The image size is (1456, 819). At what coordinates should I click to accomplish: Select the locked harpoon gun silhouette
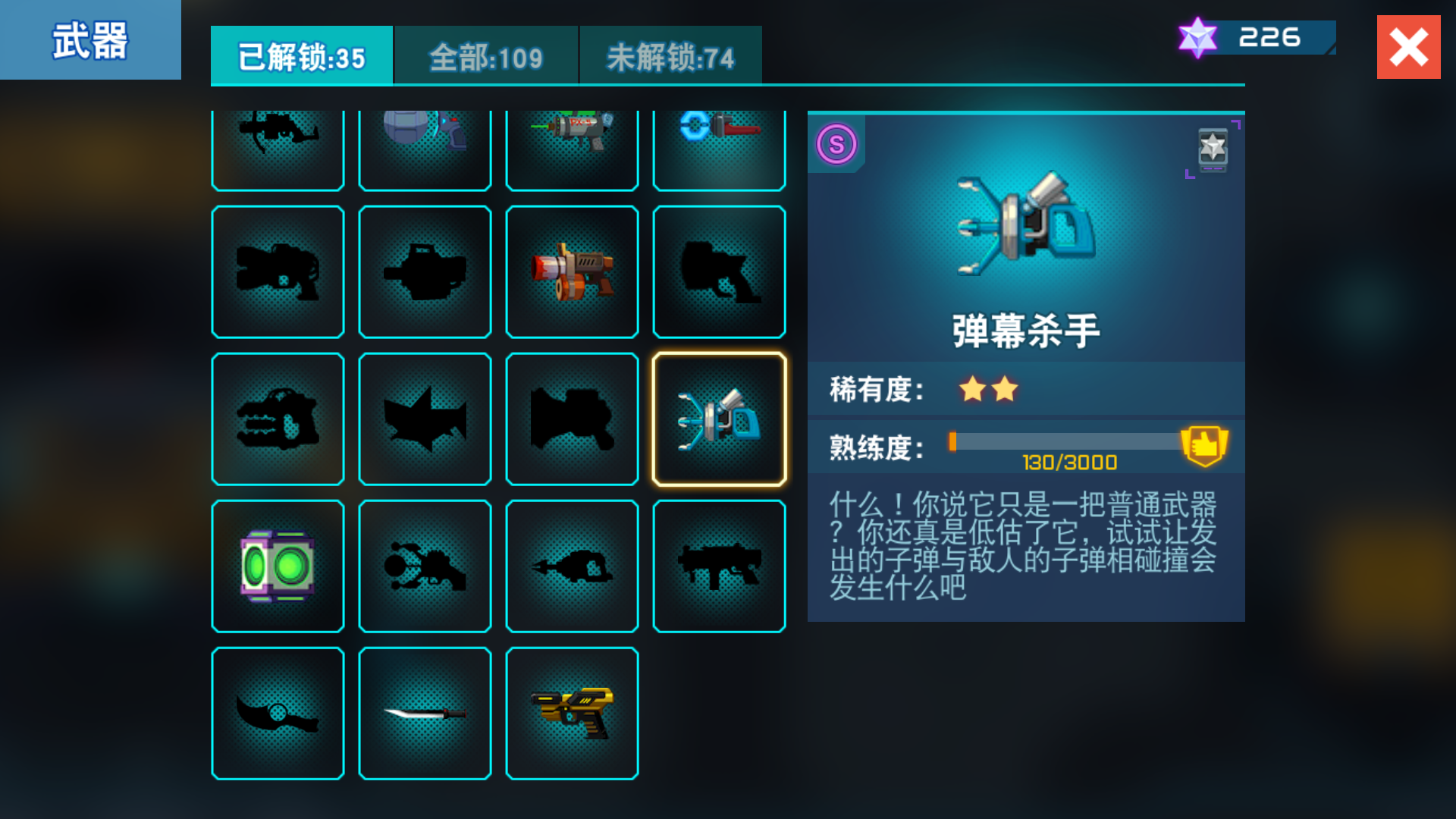[572, 565]
